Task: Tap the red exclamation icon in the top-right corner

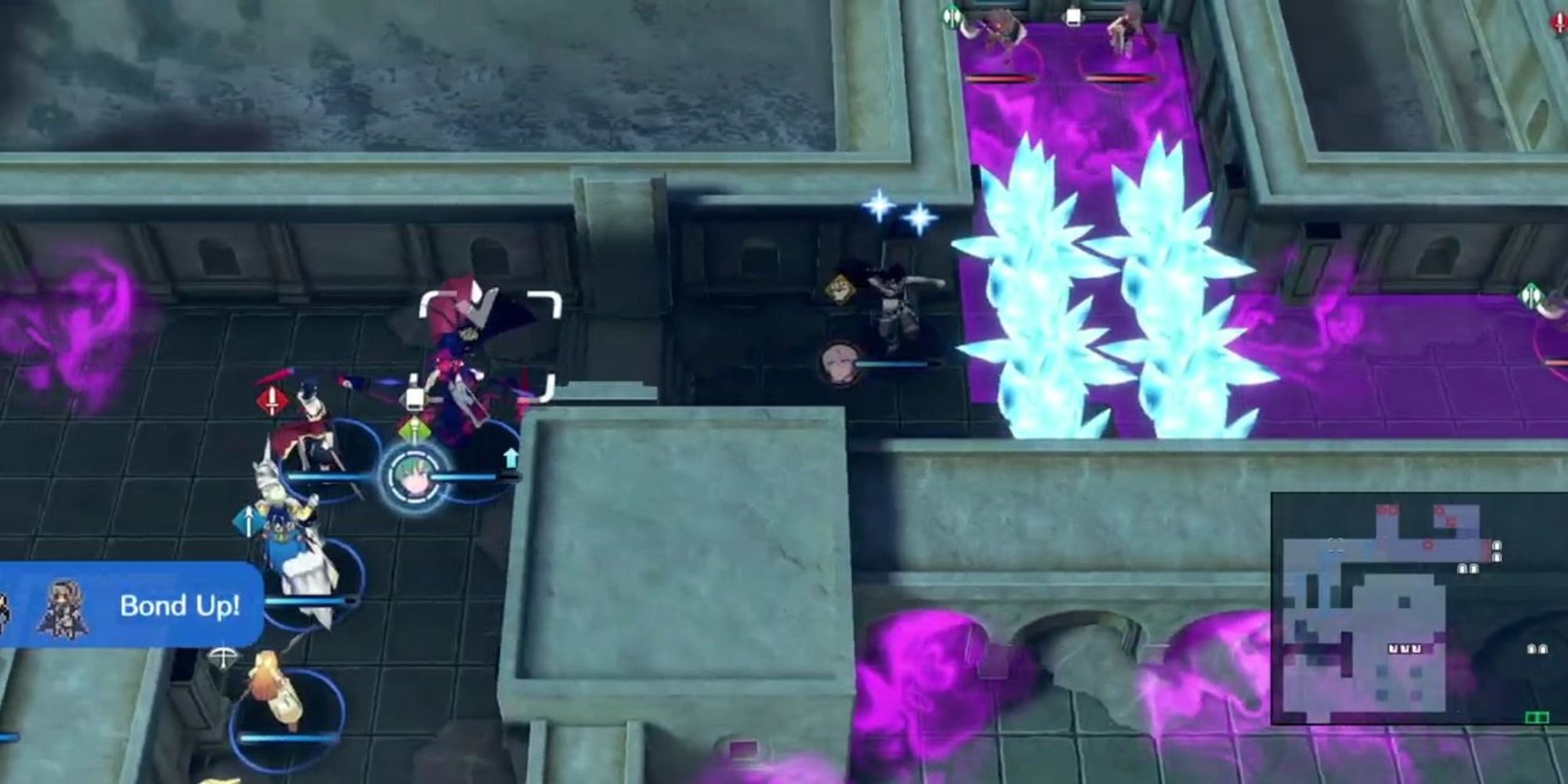Action: click(1562, 22)
